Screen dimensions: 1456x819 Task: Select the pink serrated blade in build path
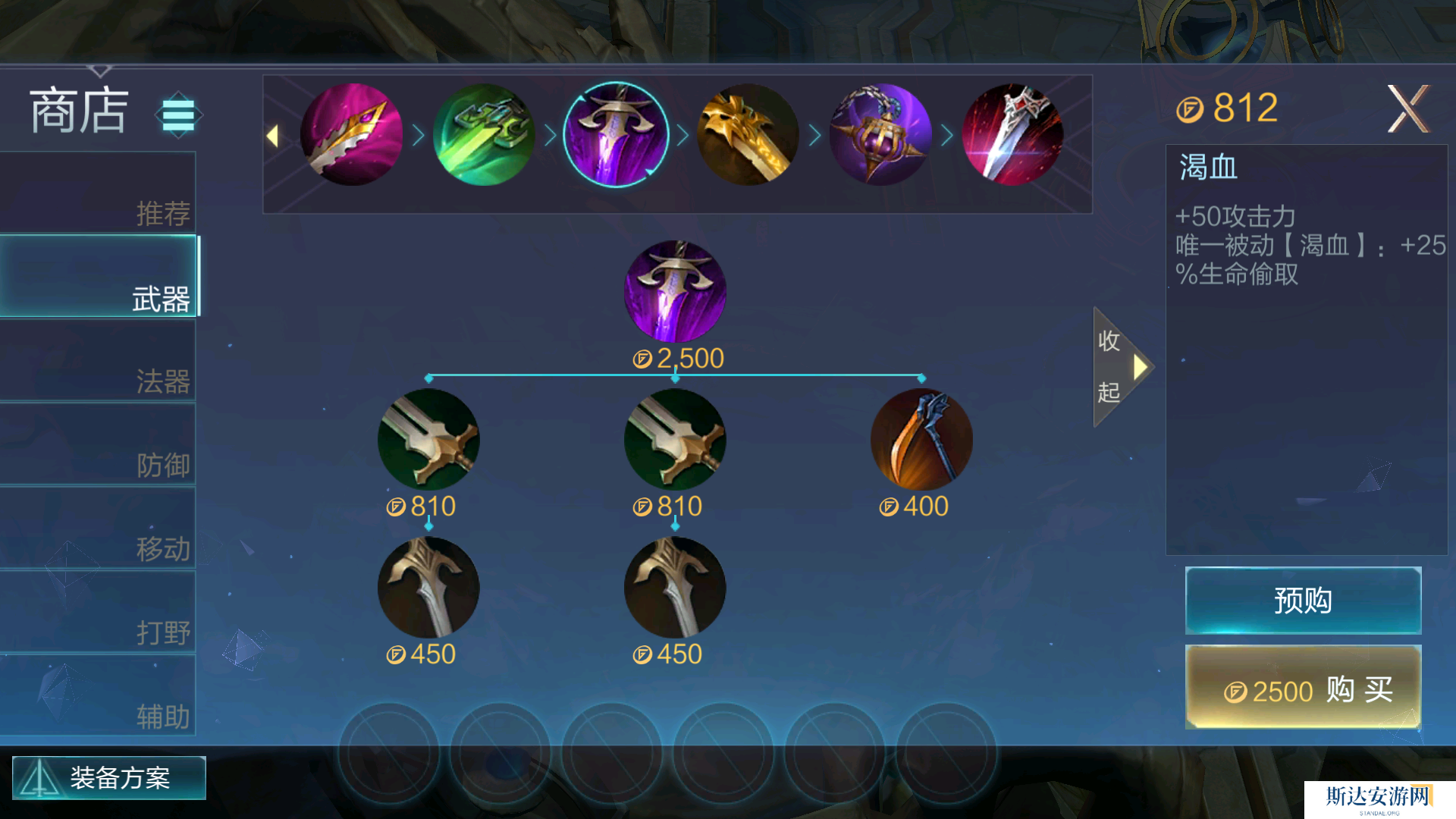tap(351, 135)
